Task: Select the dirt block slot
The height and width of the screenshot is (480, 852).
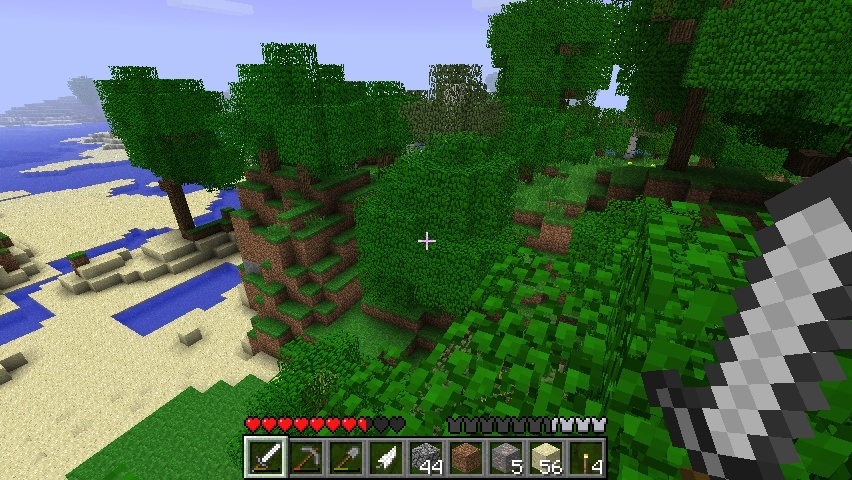Action: [465, 458]
